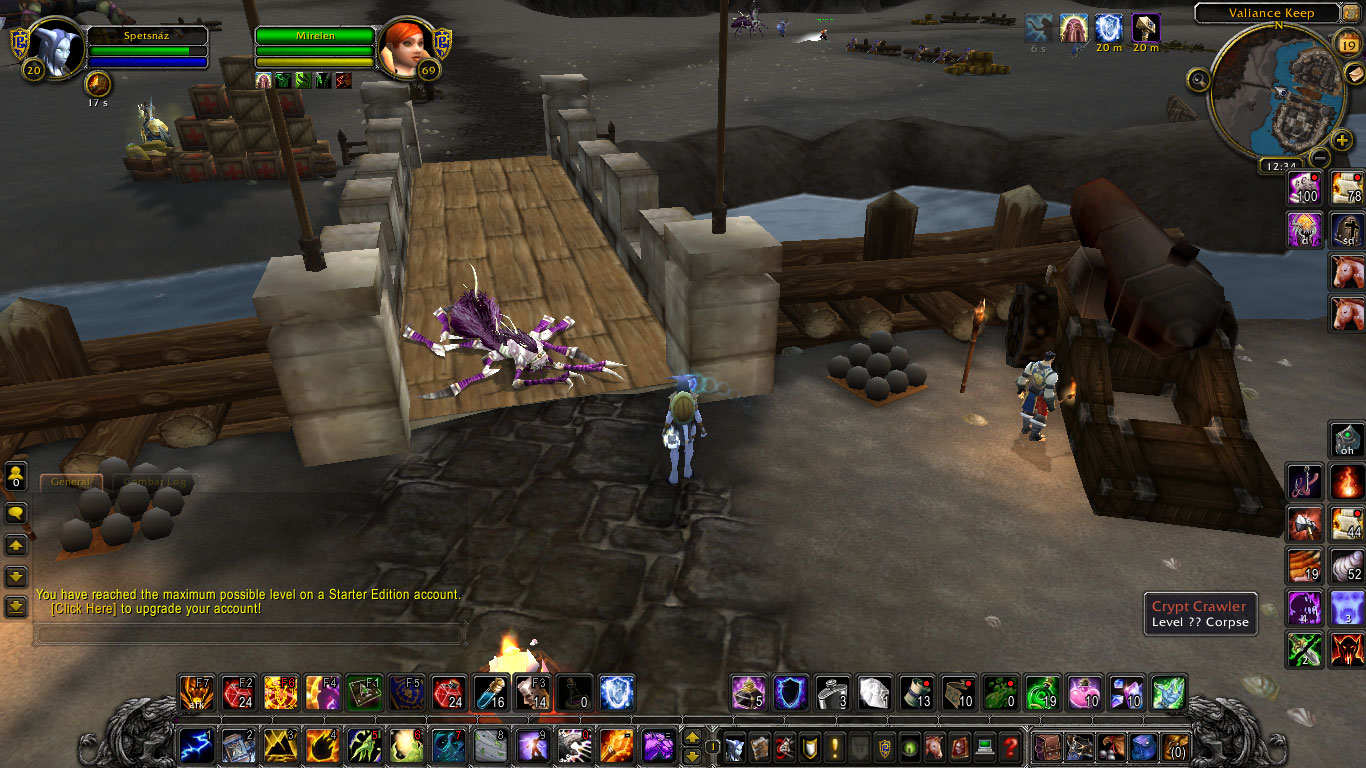Cast the lightning bolt spell in slot 1
This screenshot has width=1366, height=768.
(x=196, y=746)
